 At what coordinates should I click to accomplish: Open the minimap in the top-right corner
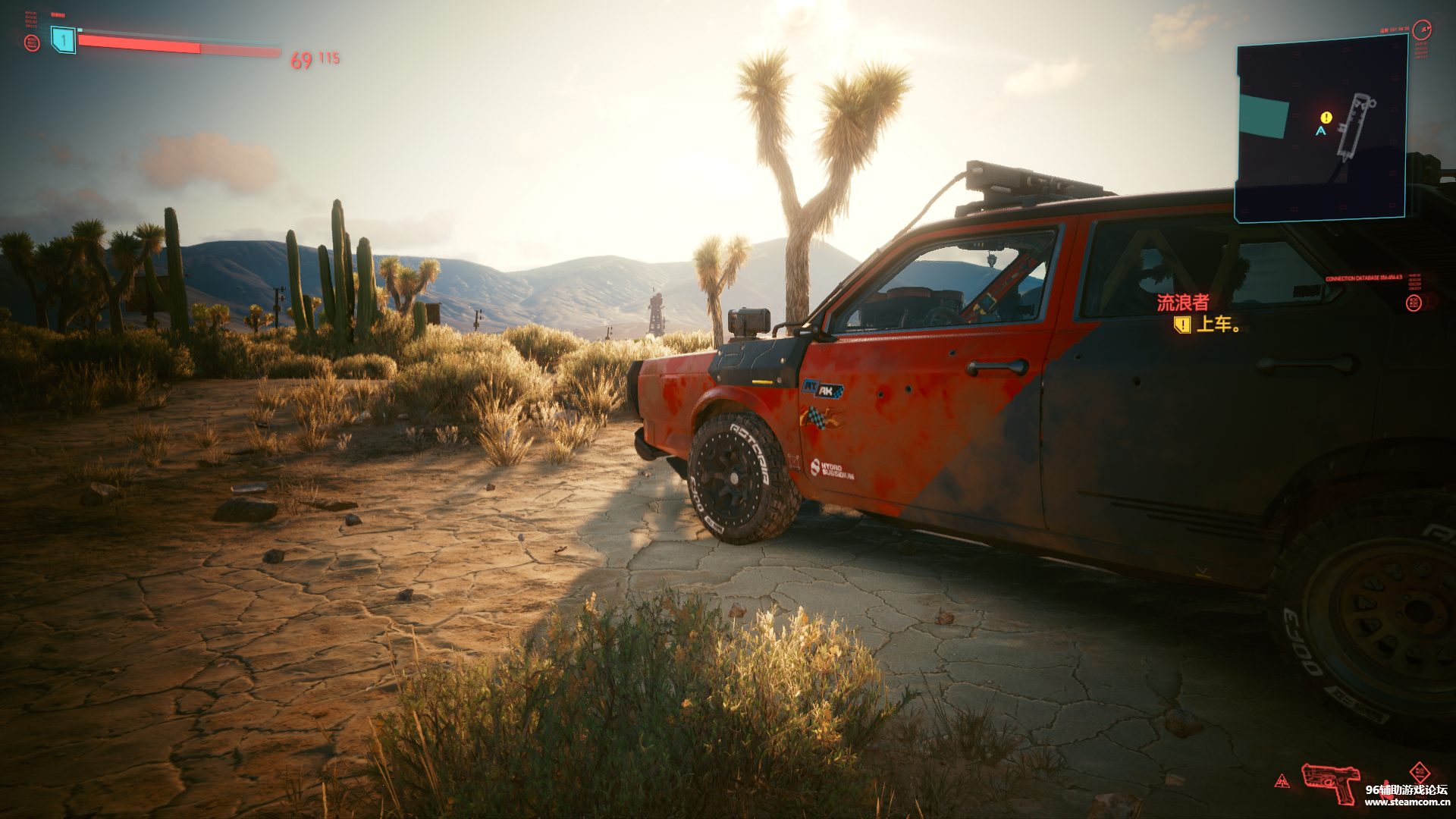click(x=1321, y=129)
